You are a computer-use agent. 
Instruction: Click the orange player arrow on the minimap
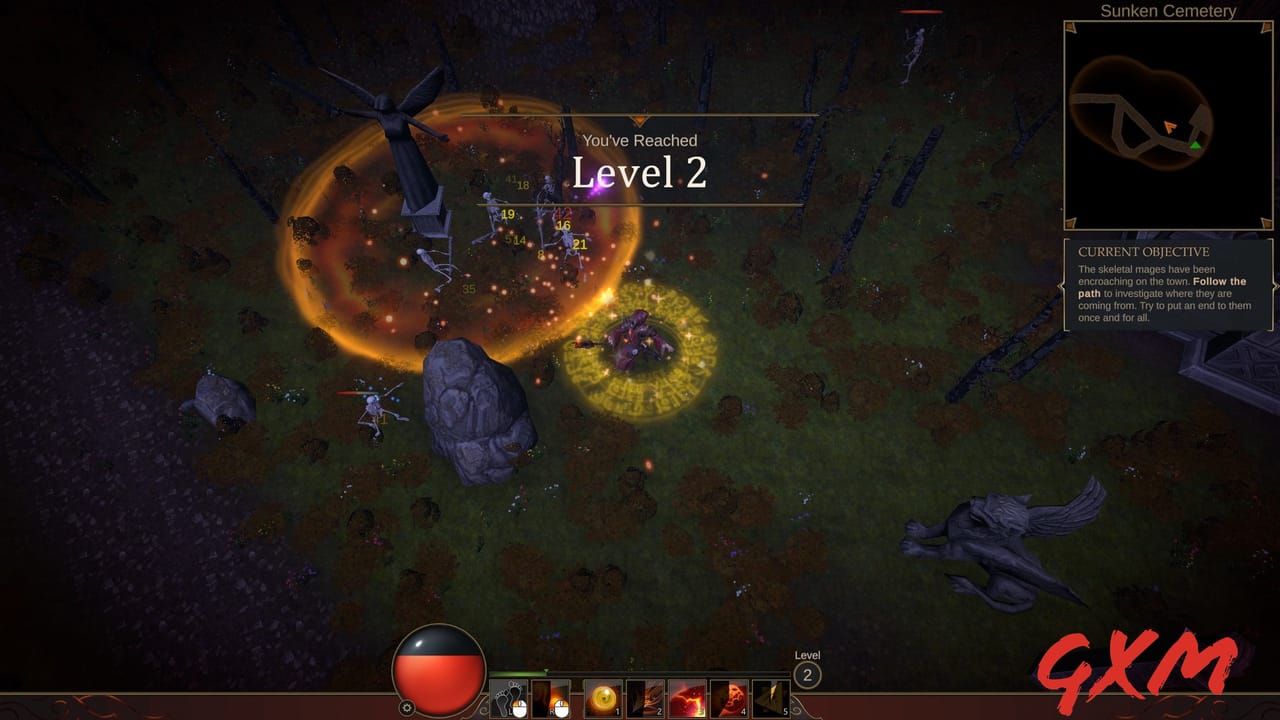click(x=1168, y=128)
